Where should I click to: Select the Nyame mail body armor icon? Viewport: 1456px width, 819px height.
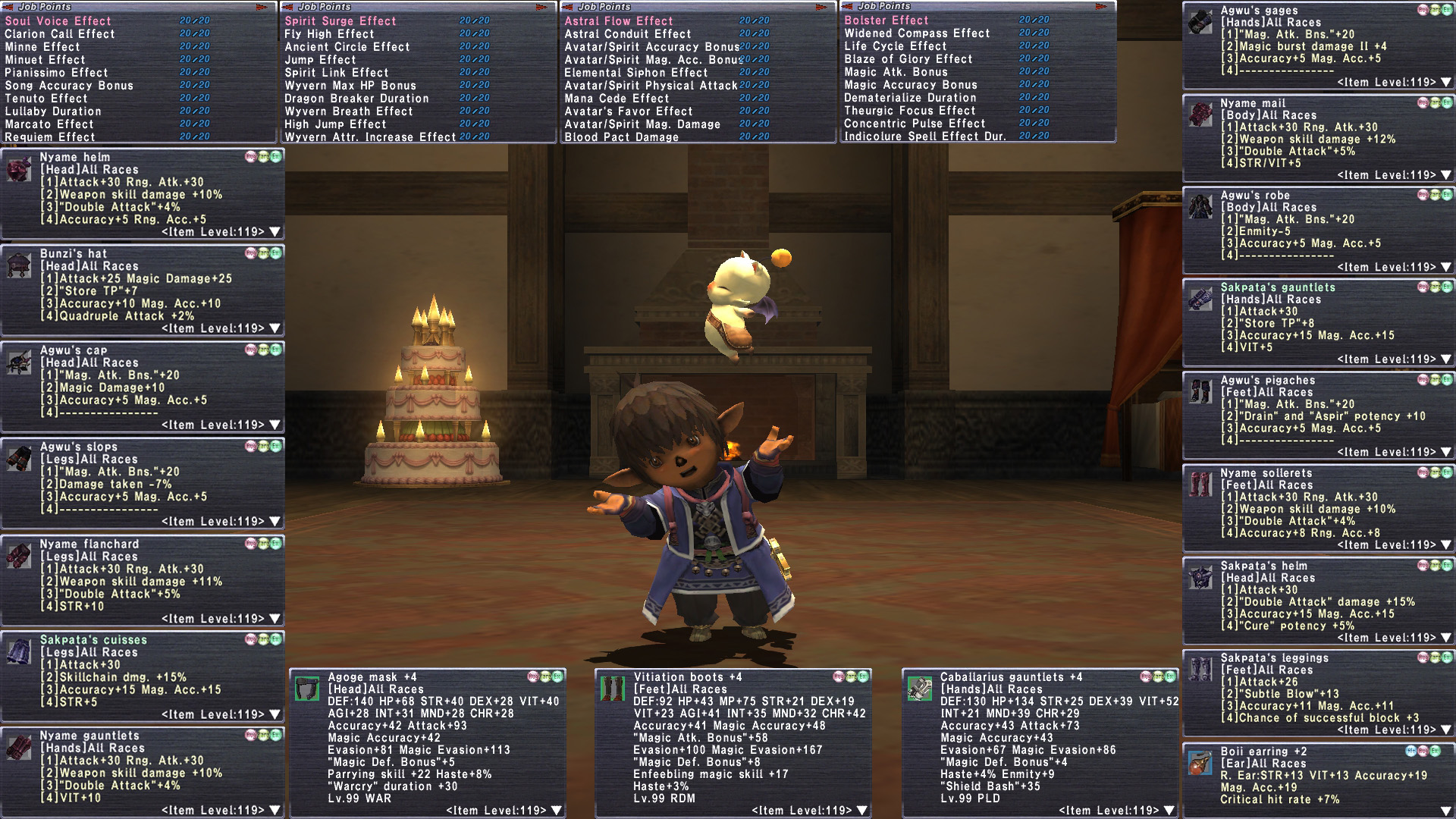pos(1200,115)
